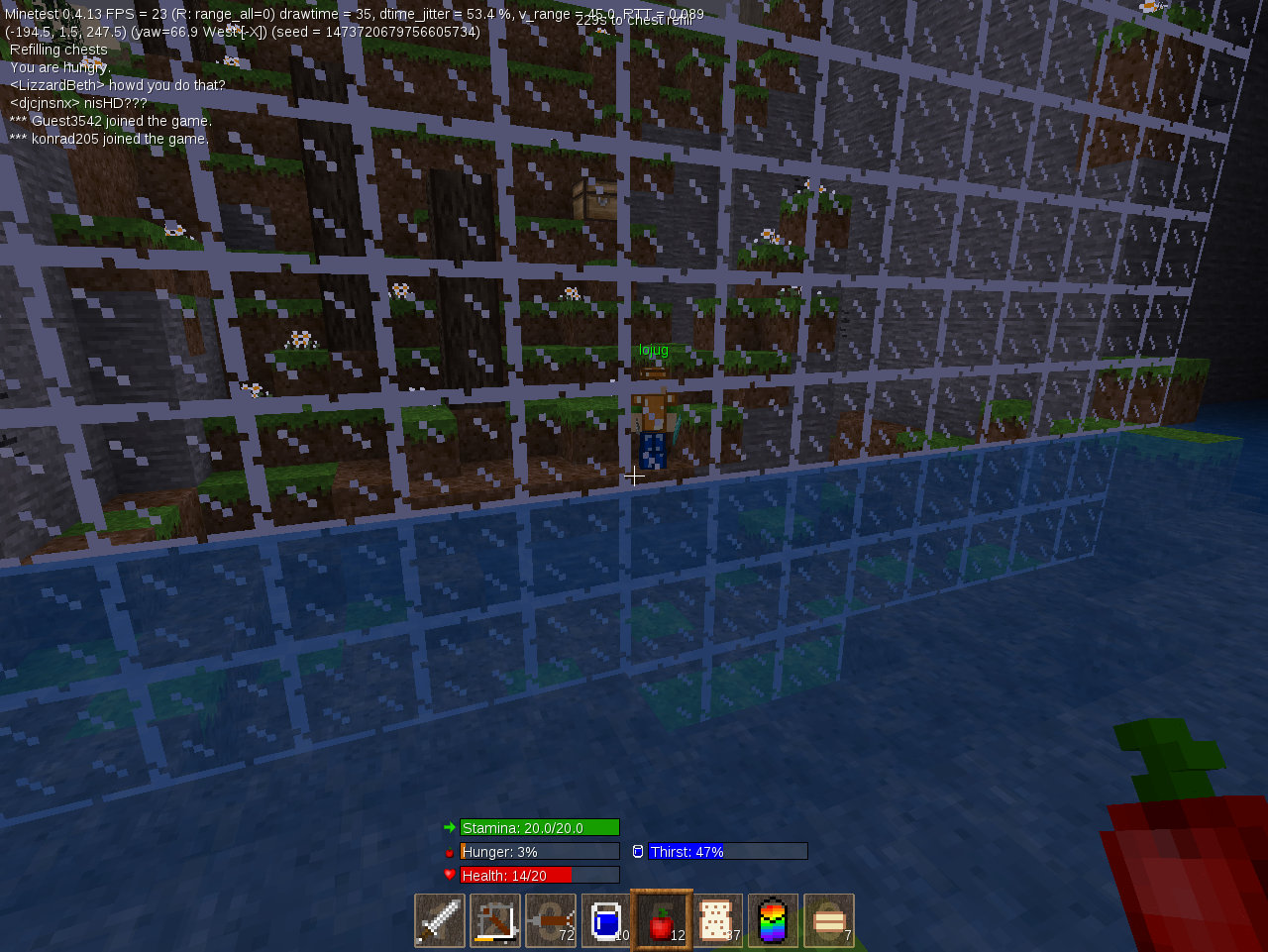Select the cookie stack of 7
This screenshot has height=952, width=1268.
(x=828, y=920)
